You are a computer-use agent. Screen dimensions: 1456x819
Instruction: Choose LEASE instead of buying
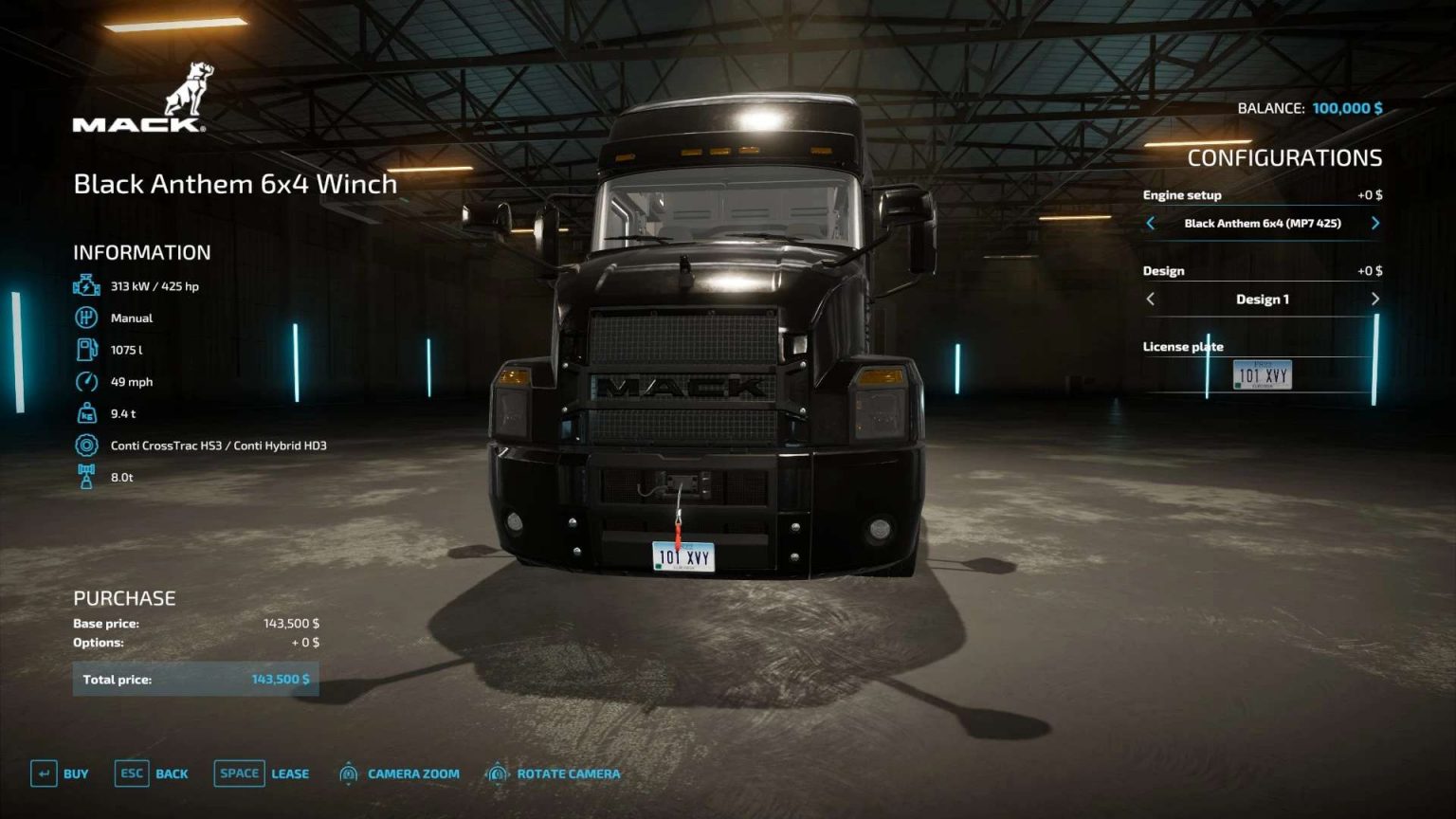coord(289,773)
